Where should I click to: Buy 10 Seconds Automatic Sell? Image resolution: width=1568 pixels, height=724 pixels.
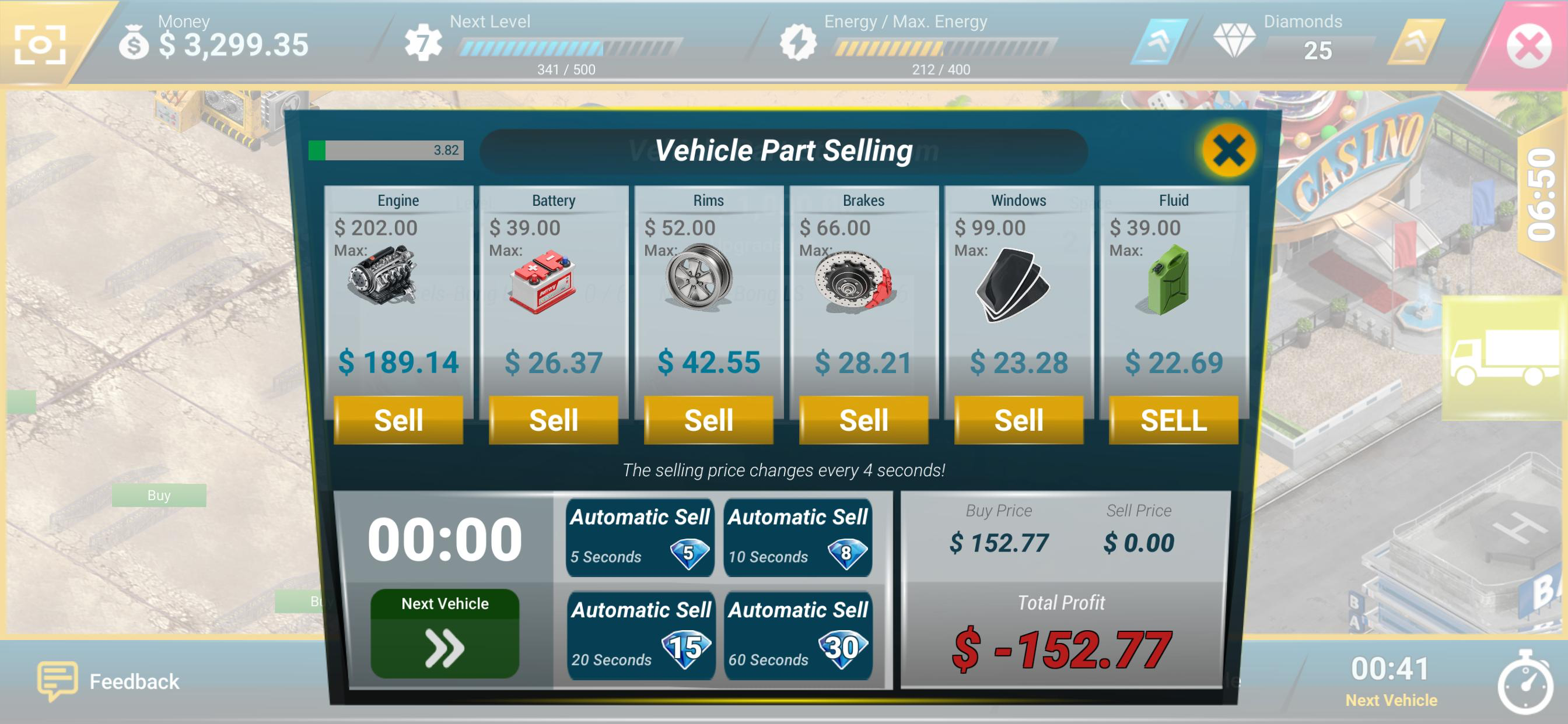[x=797, y=538]
